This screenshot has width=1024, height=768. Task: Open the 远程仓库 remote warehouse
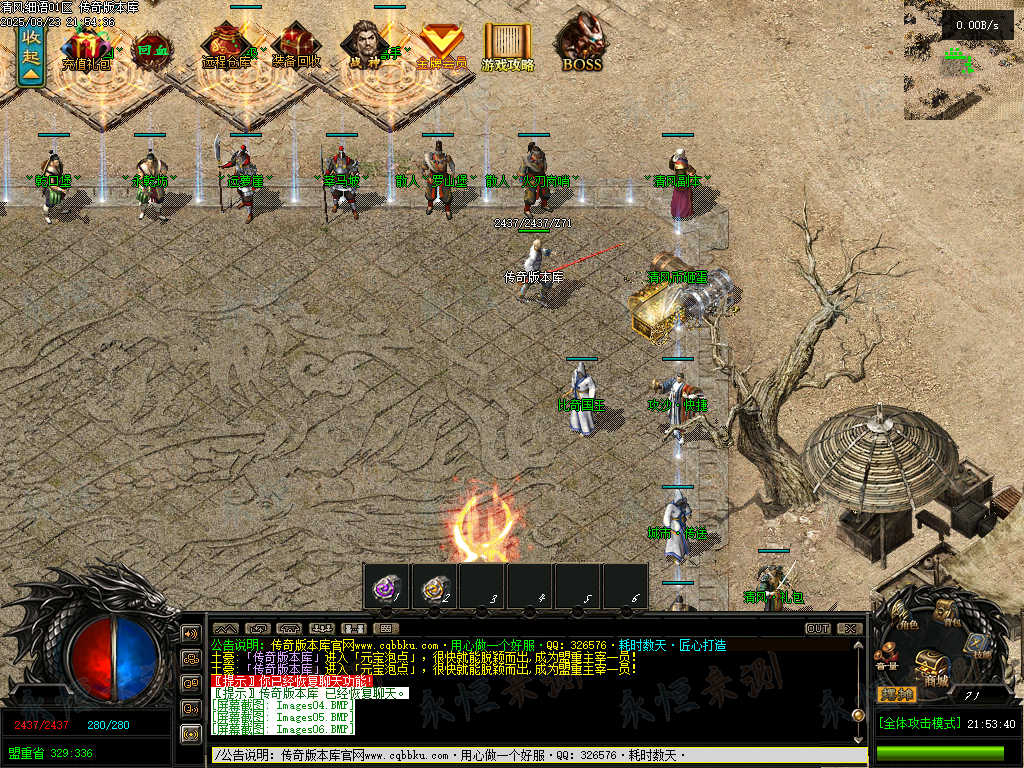tap(227, 46)
